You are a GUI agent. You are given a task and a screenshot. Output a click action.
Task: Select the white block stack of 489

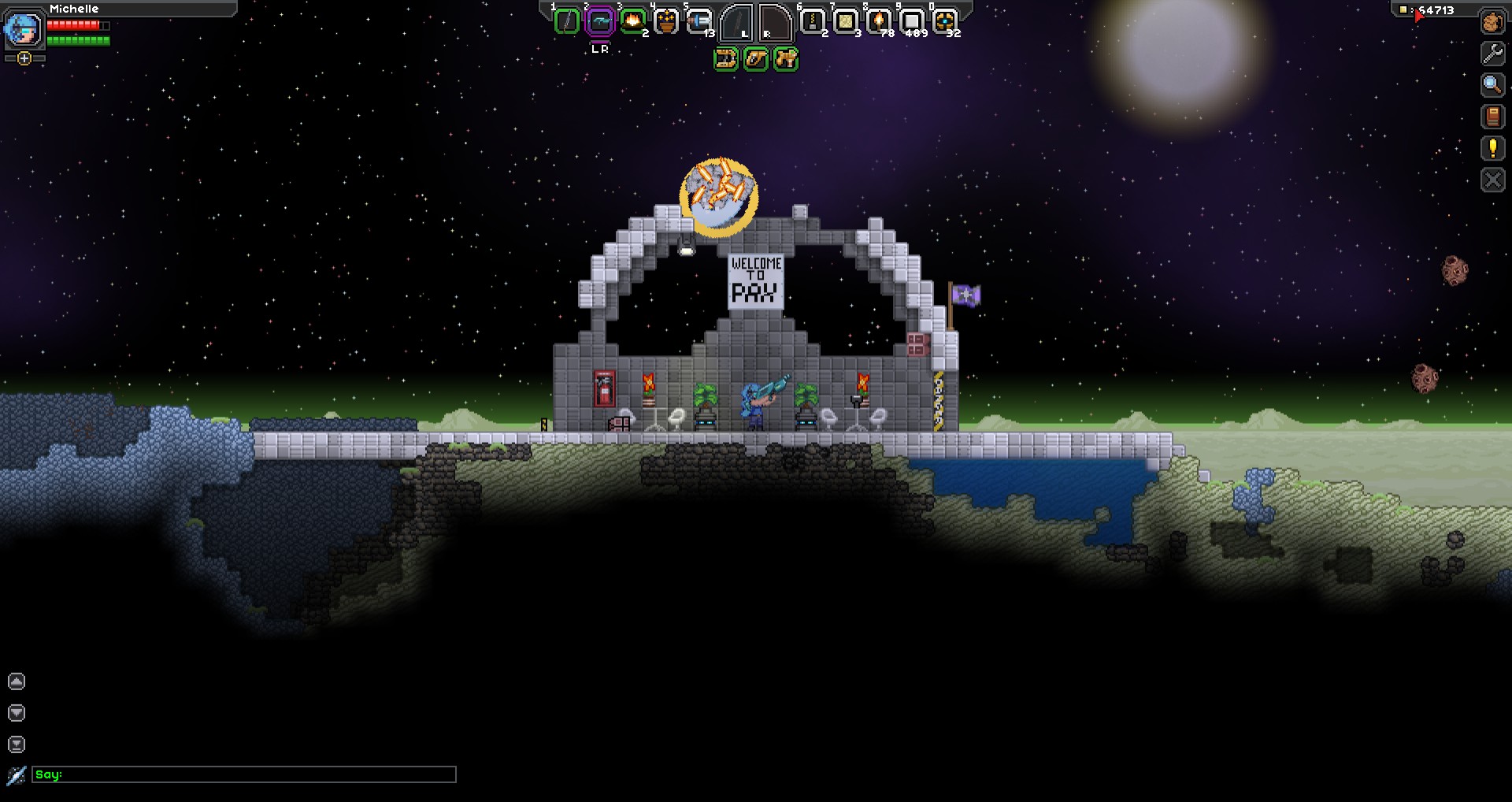click(x=911, y=21)
